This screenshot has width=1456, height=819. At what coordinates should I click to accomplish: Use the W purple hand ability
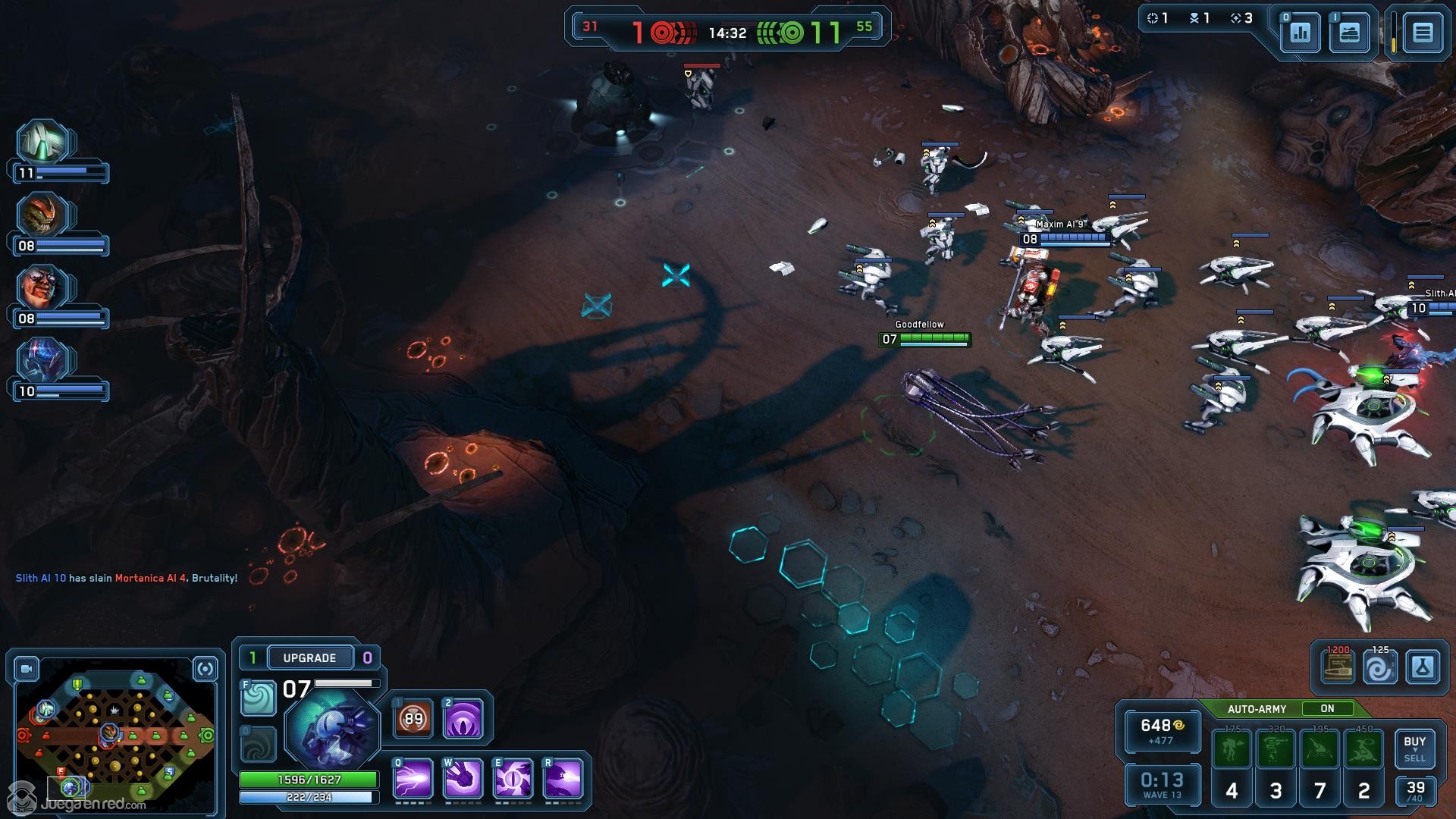click(463, 779)
